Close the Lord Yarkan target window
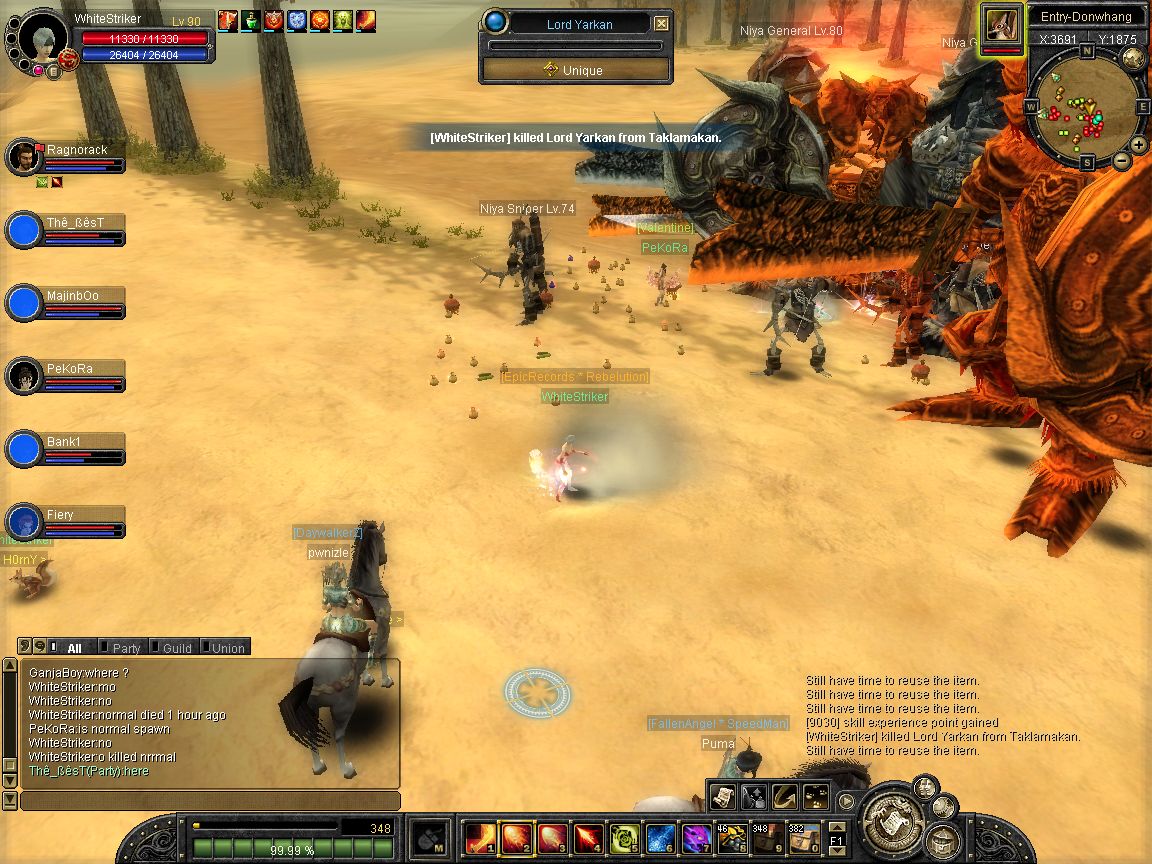This screenshot has width=1152, height=864. point(662,24)
